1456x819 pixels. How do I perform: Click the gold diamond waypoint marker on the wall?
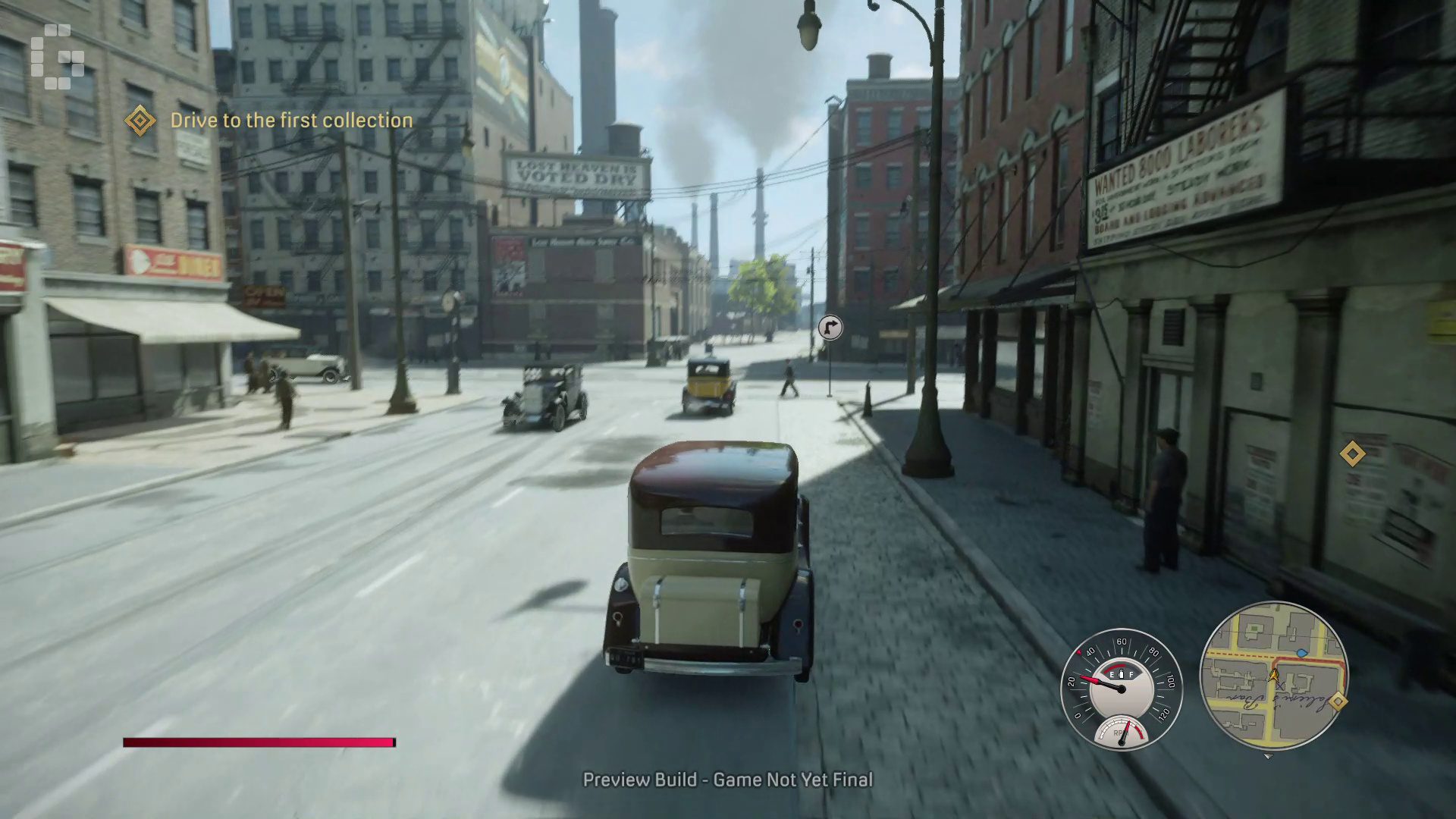tap(1352, 454)
